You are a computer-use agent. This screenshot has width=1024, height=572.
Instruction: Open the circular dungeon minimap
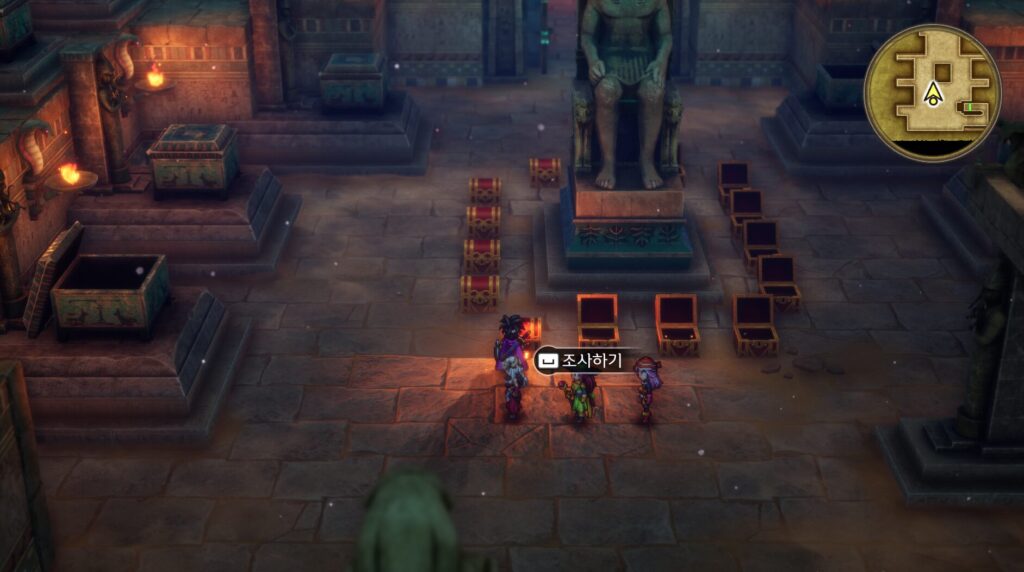[x=932, y=93]
